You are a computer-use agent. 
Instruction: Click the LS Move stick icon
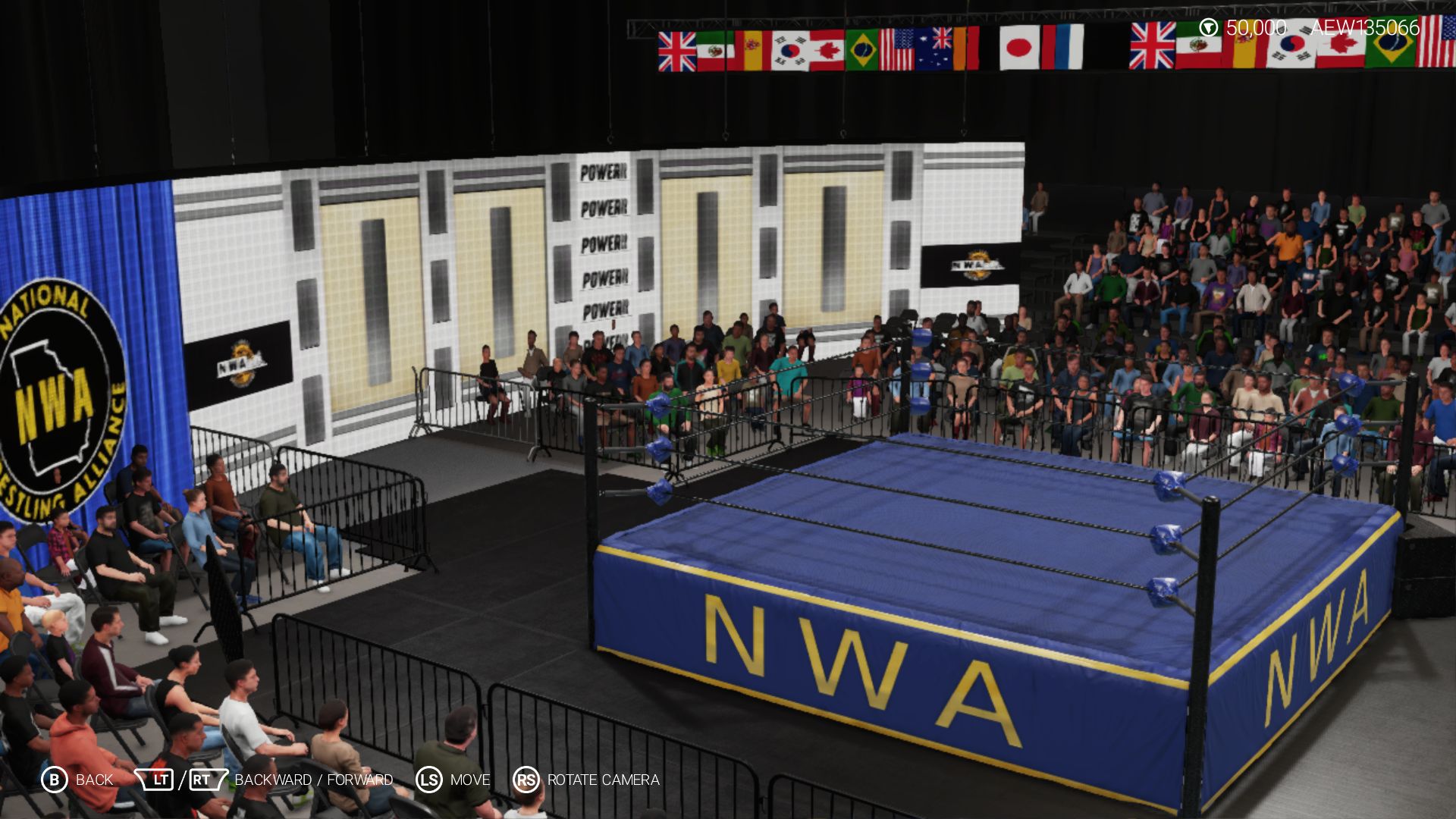tap(427, 779)
